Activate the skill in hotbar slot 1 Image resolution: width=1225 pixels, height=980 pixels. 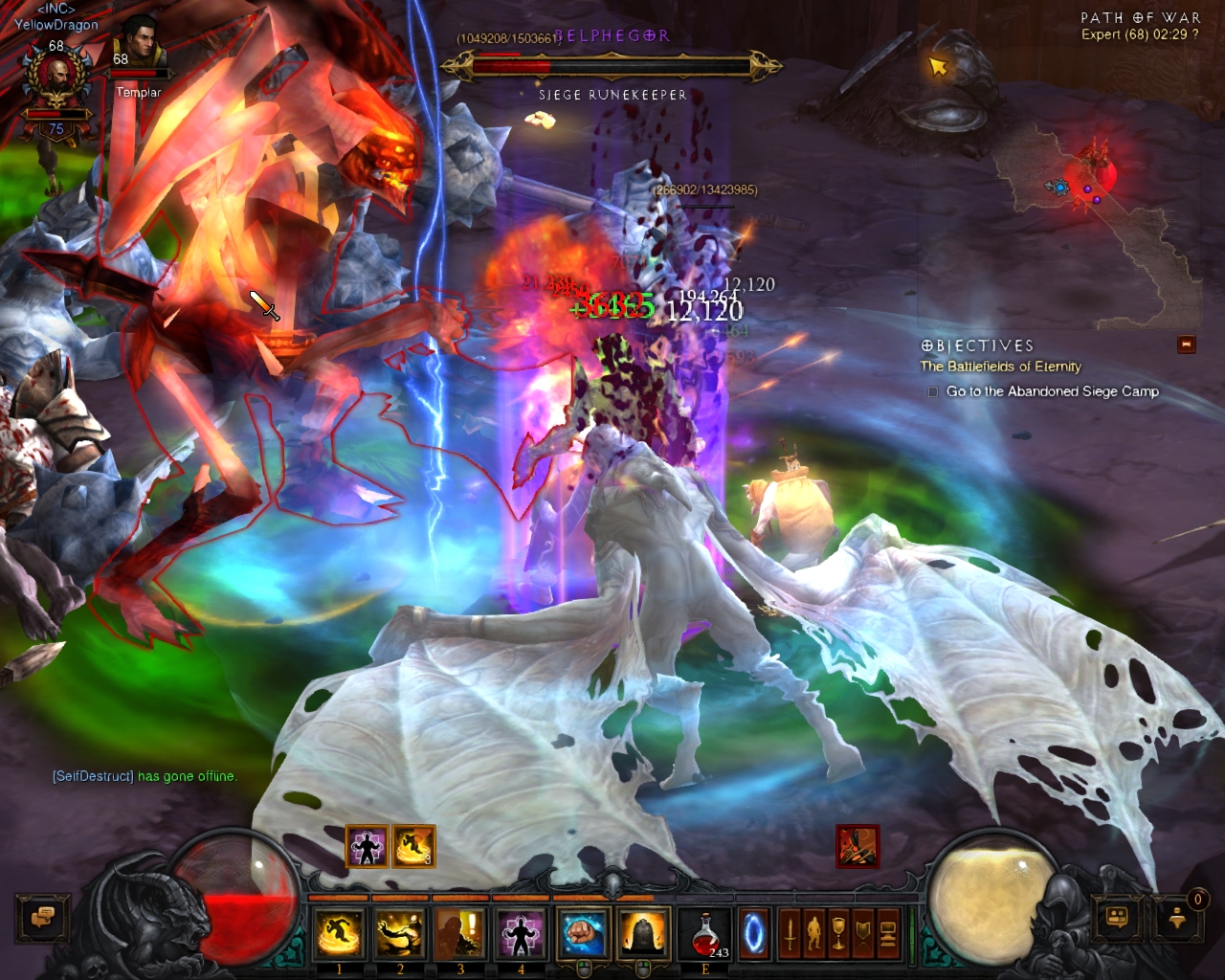339,933
